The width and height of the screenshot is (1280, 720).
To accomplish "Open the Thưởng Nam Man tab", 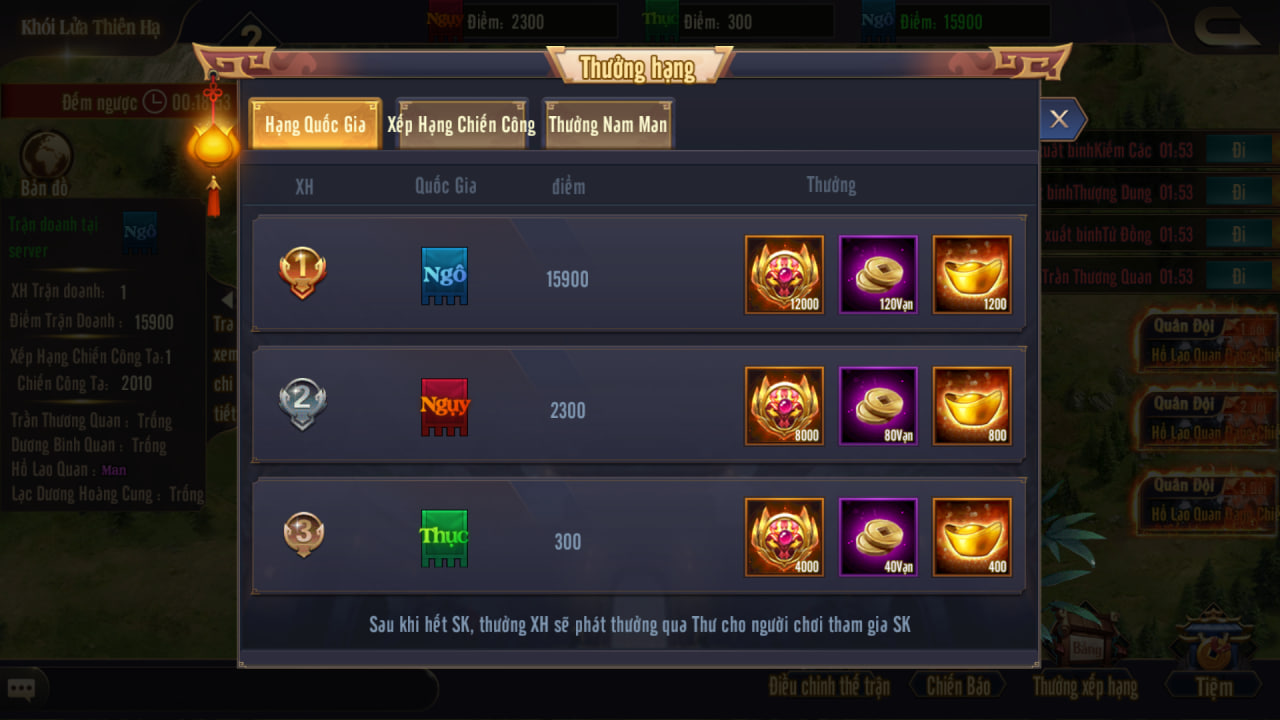I will 608,125.
